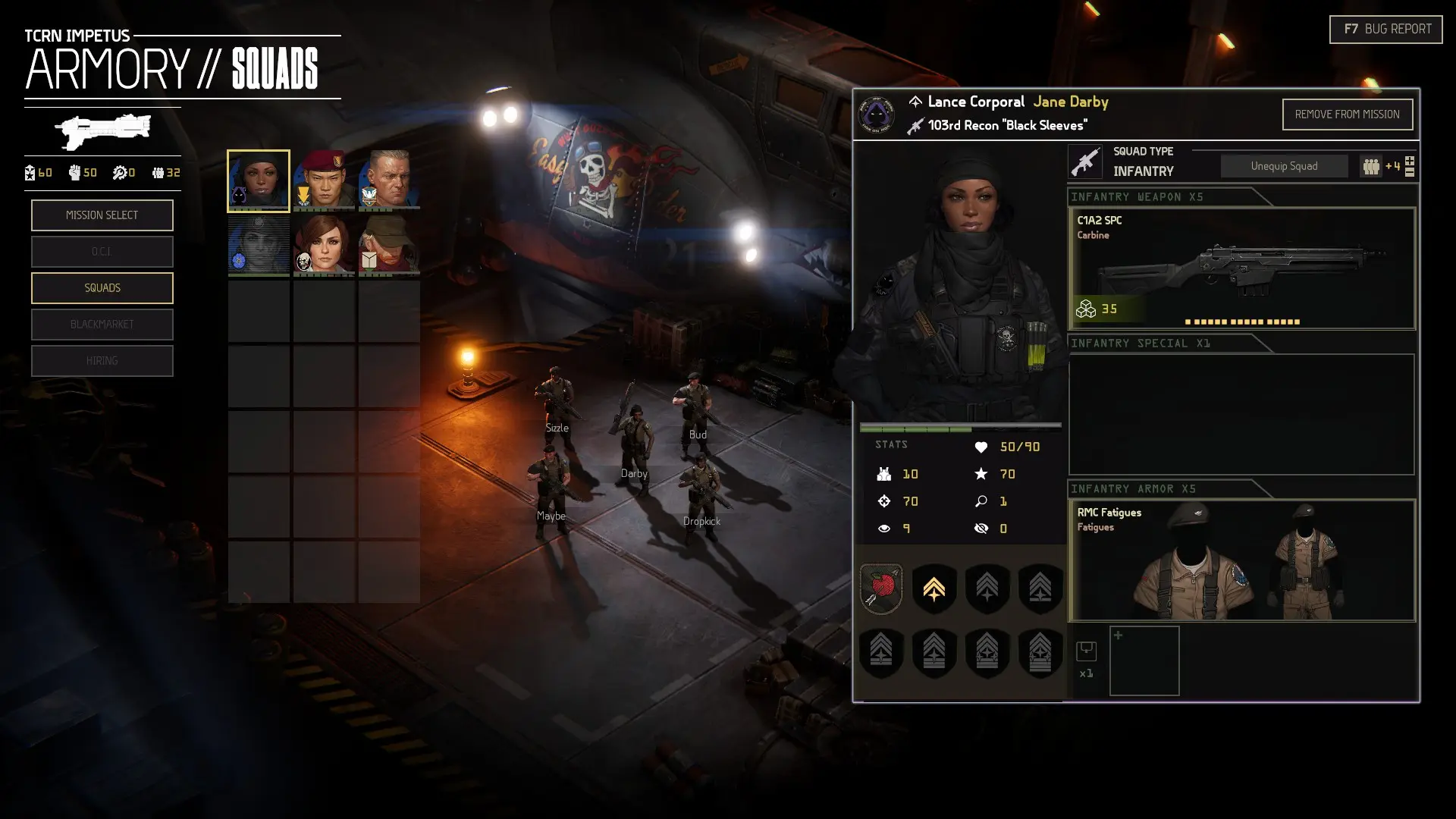This screenshot has height=819, width=1456.
Task: Click the apple and arrow perk badge
Action: pos(880,588)
